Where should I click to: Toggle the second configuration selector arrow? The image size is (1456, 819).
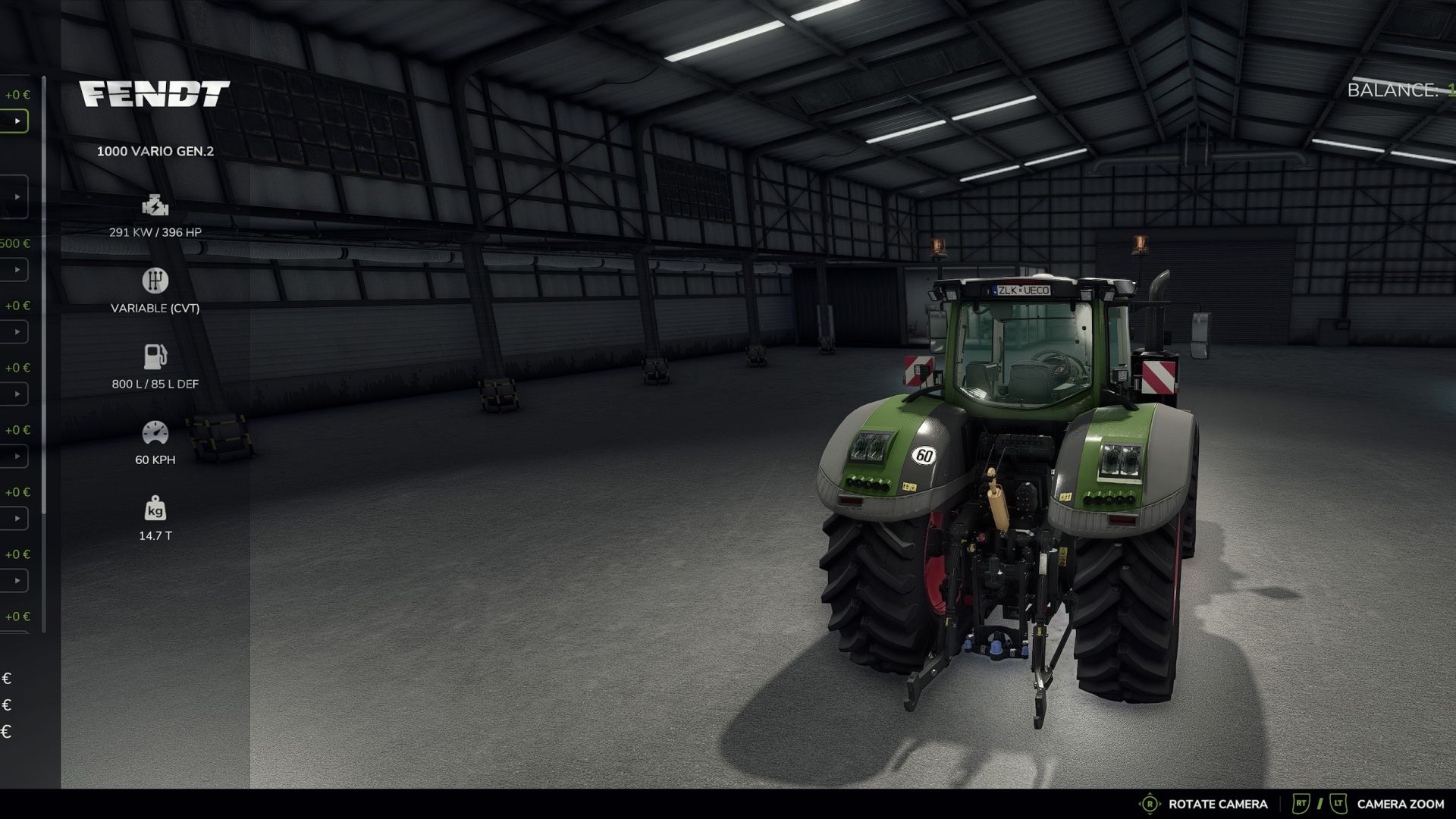tap(18, 196)
